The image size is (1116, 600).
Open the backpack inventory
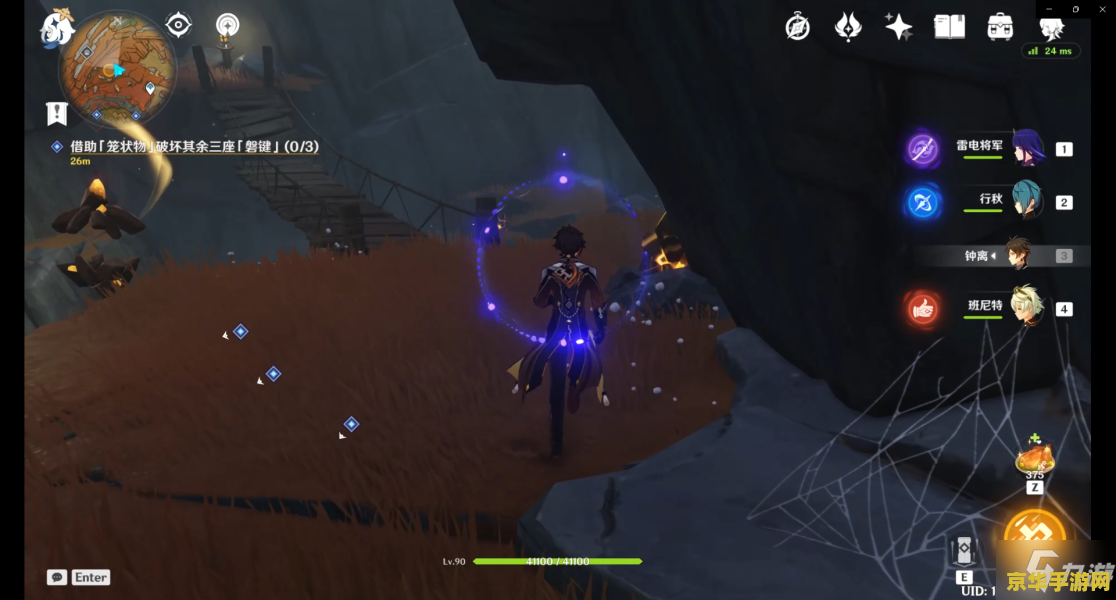coord(999,27)
